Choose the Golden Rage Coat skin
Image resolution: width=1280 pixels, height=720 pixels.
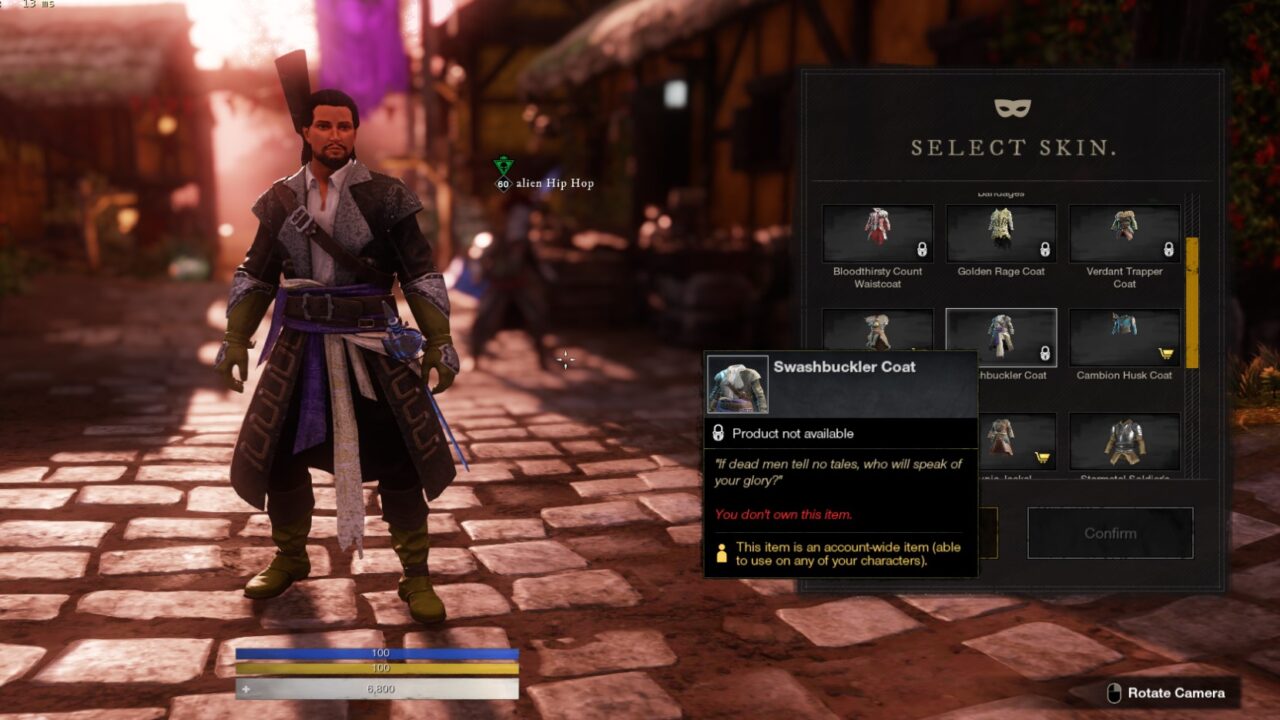[1001, 234]
